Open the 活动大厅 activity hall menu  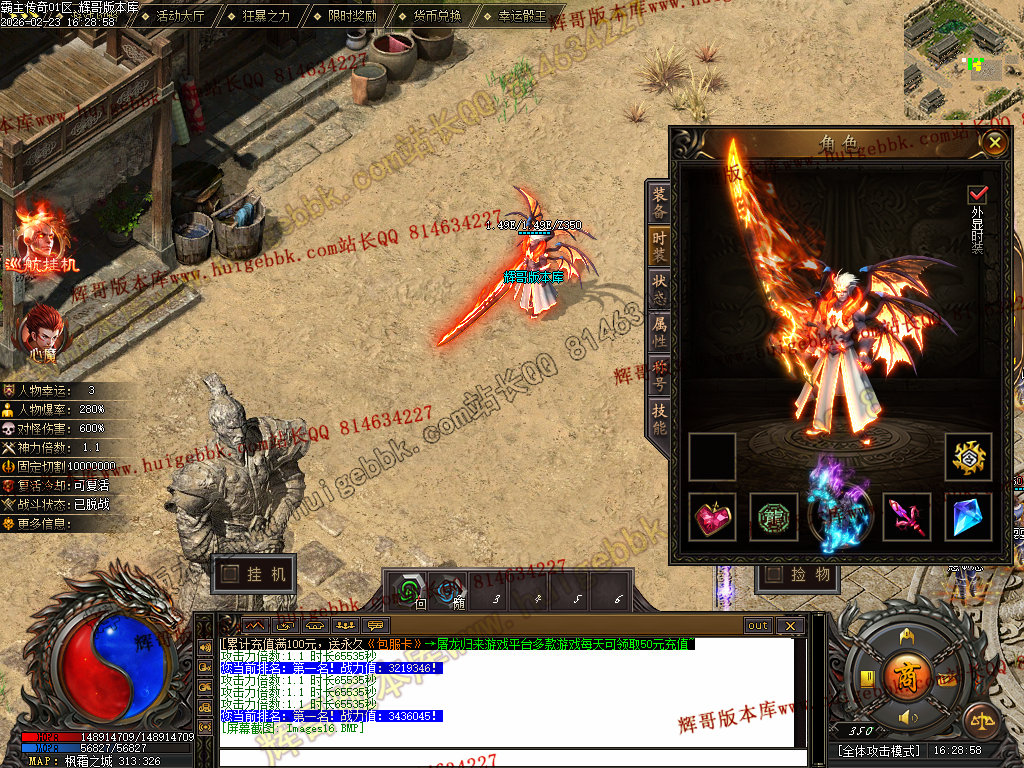(x=178, y=16)
